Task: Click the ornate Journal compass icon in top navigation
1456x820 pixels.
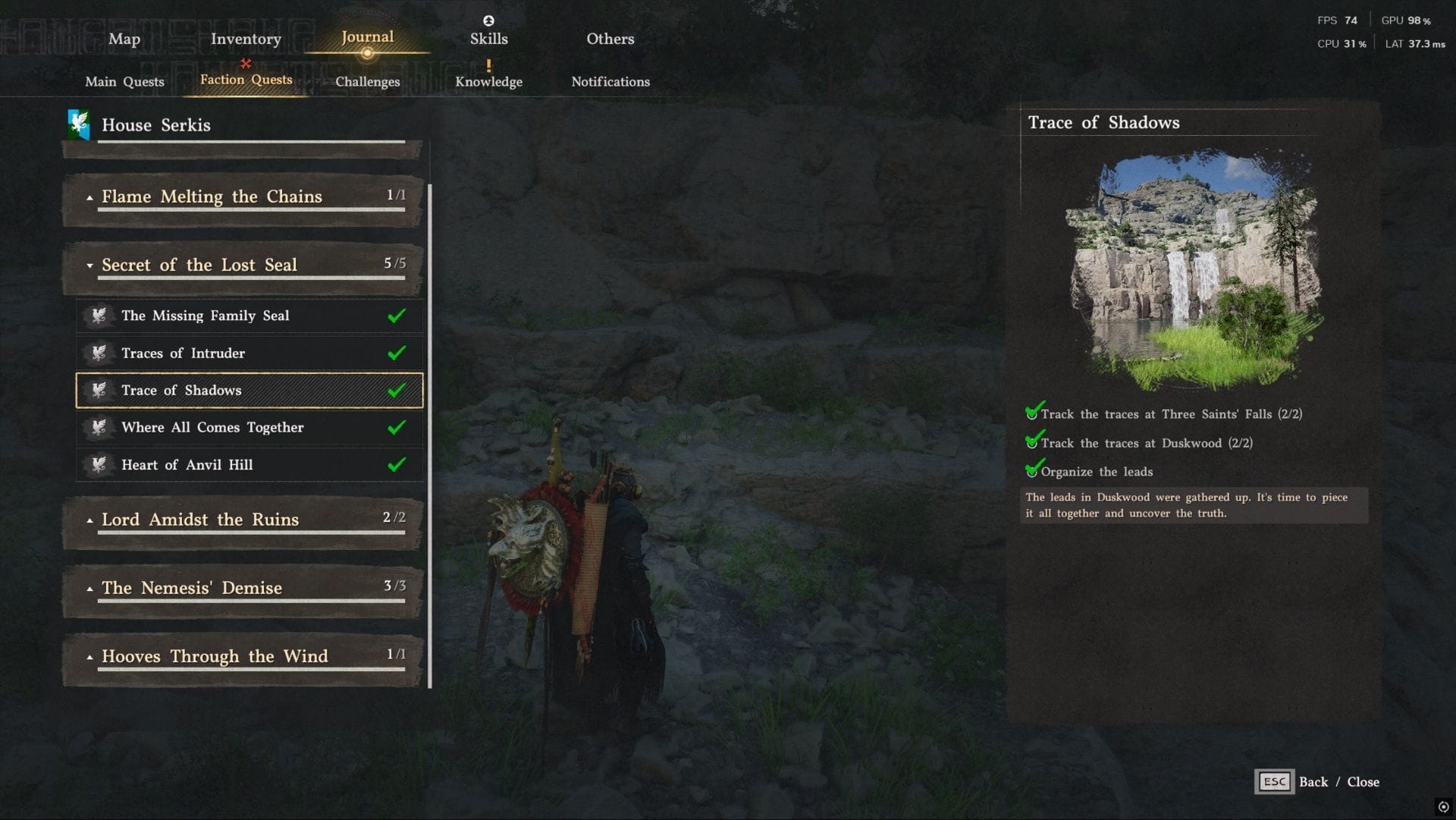Action: pyautogui.click(x=368, y=54)
